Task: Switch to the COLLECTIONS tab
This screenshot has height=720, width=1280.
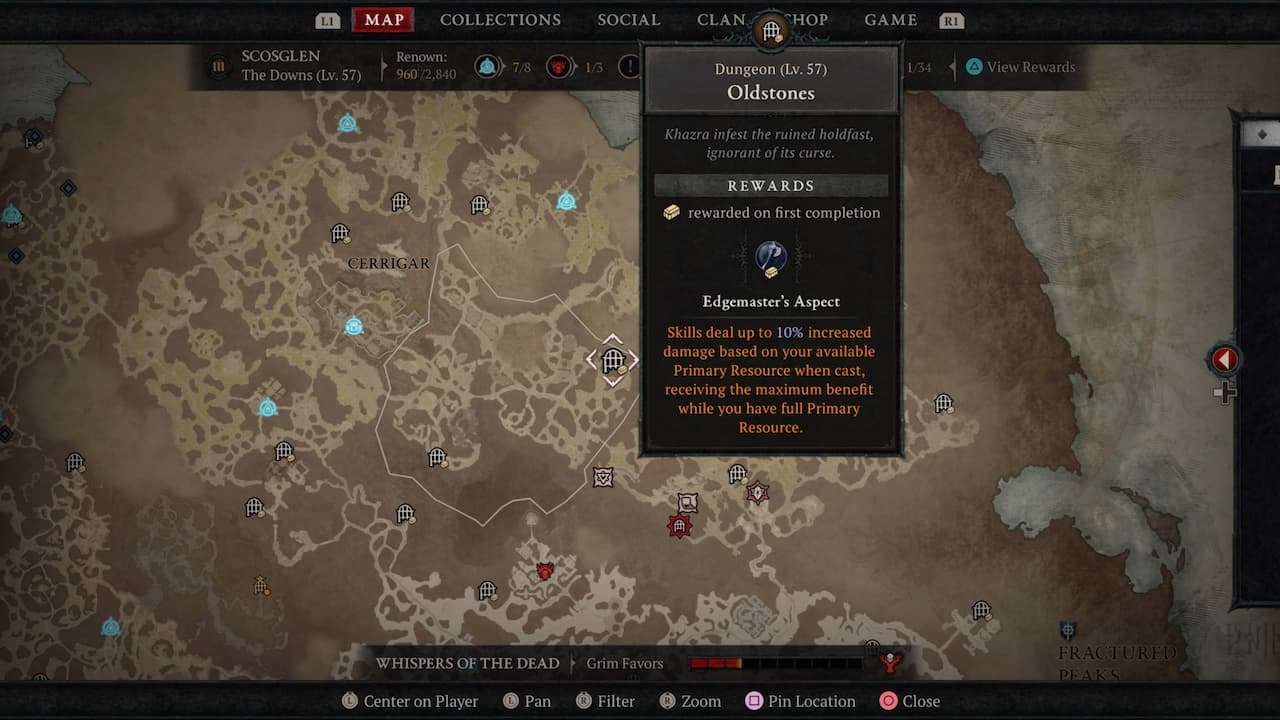Action: pyautogui.click(x=500, y=19)
